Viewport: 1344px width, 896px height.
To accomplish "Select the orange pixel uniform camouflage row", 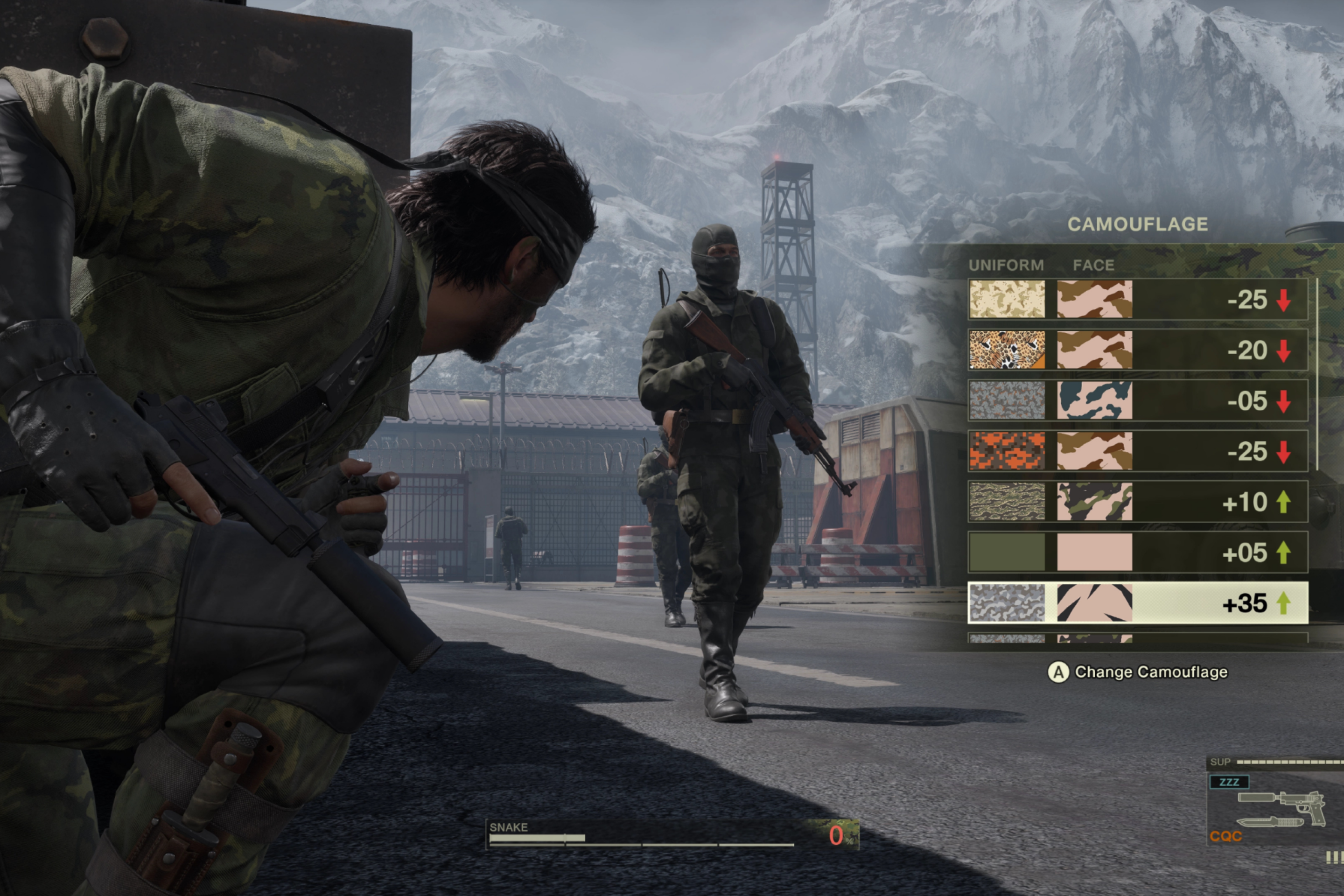I will (1137, 451).
